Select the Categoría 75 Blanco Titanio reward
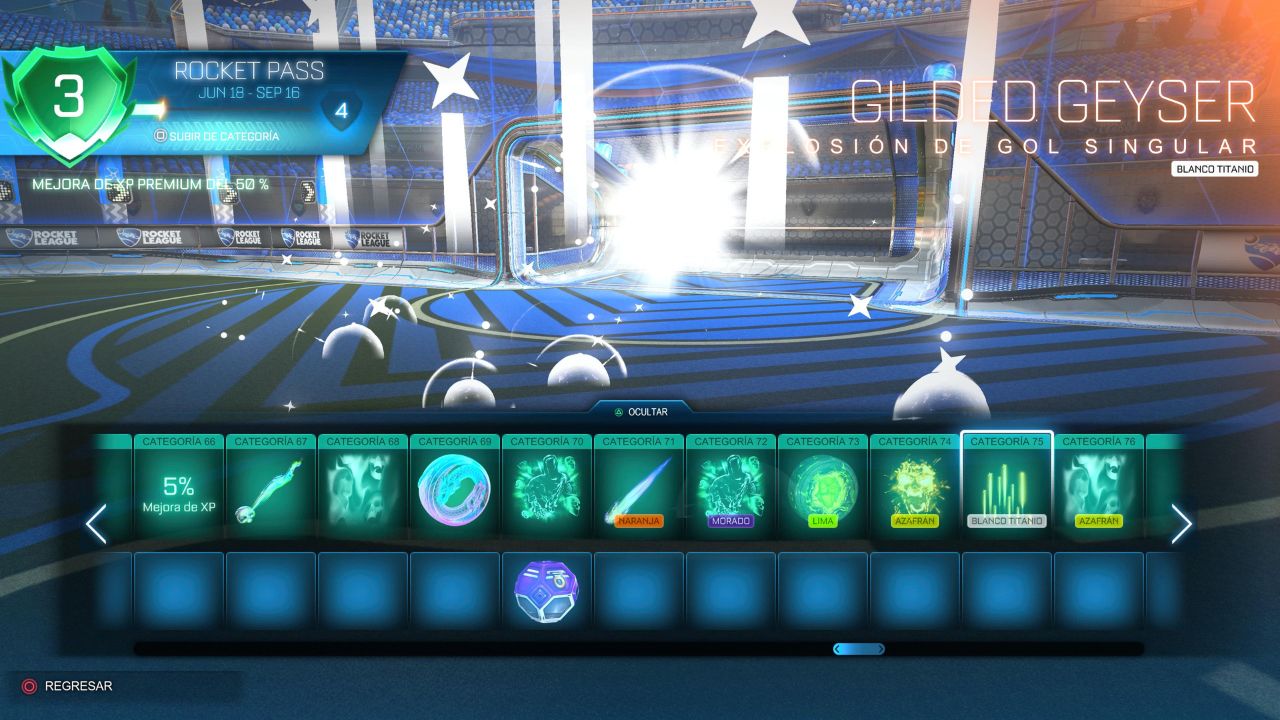This screenshot has height=720, width=1280. click(1006, 487)
